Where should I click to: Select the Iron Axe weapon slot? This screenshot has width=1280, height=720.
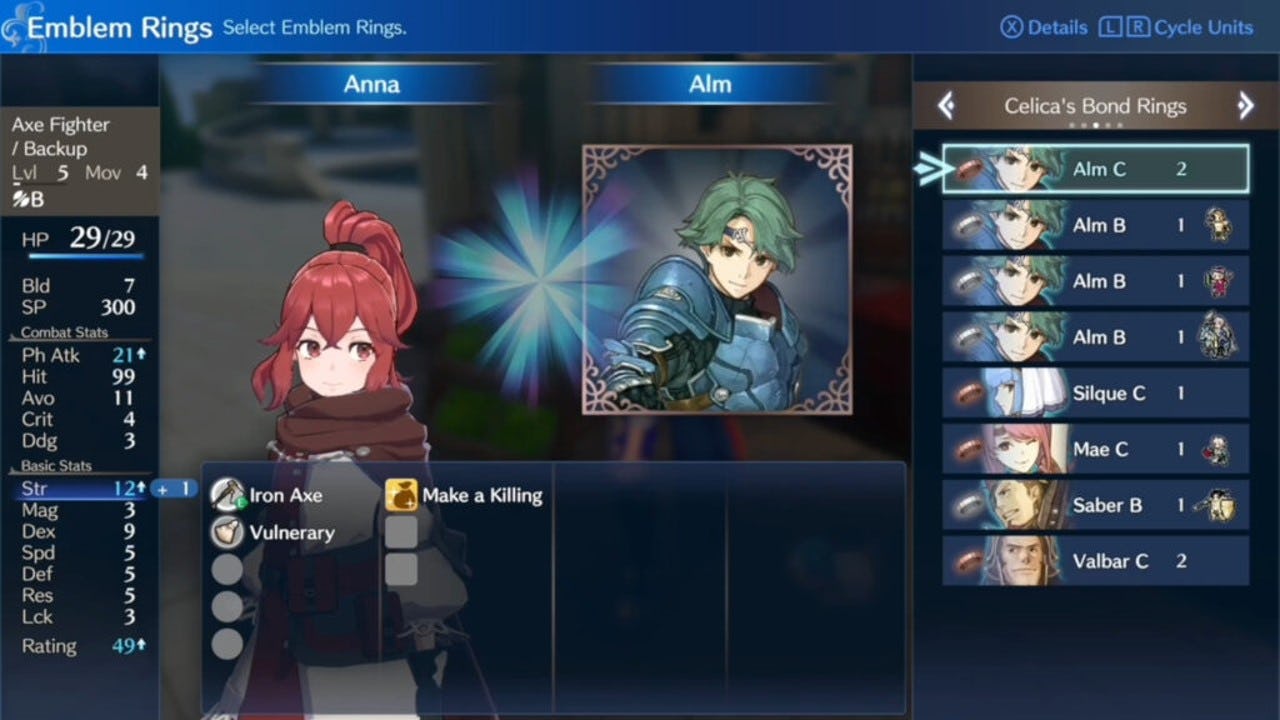[268, 495]
